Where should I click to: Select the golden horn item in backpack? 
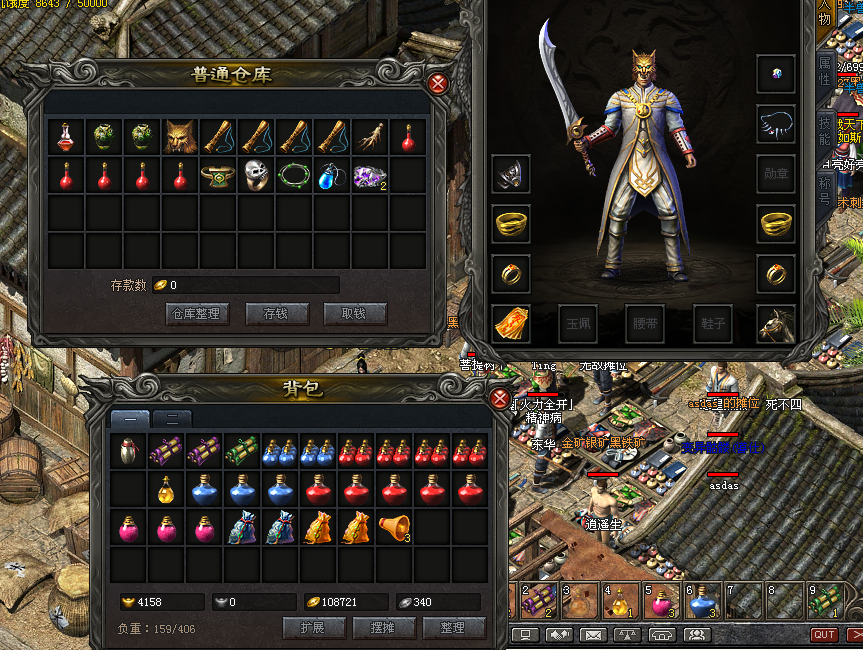(x=394, y=526)
